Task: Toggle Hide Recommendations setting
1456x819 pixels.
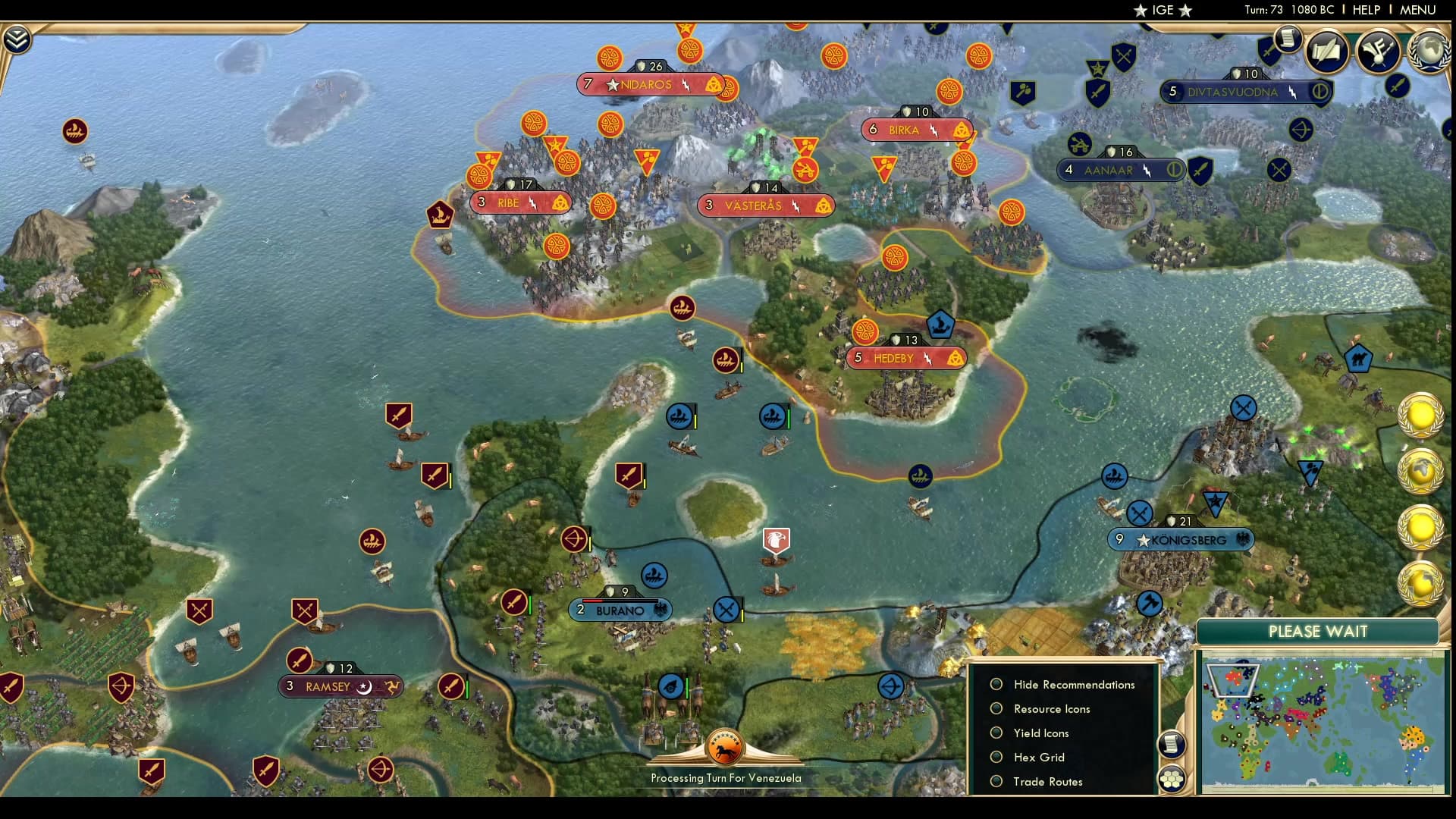Action: click(996, 684)
